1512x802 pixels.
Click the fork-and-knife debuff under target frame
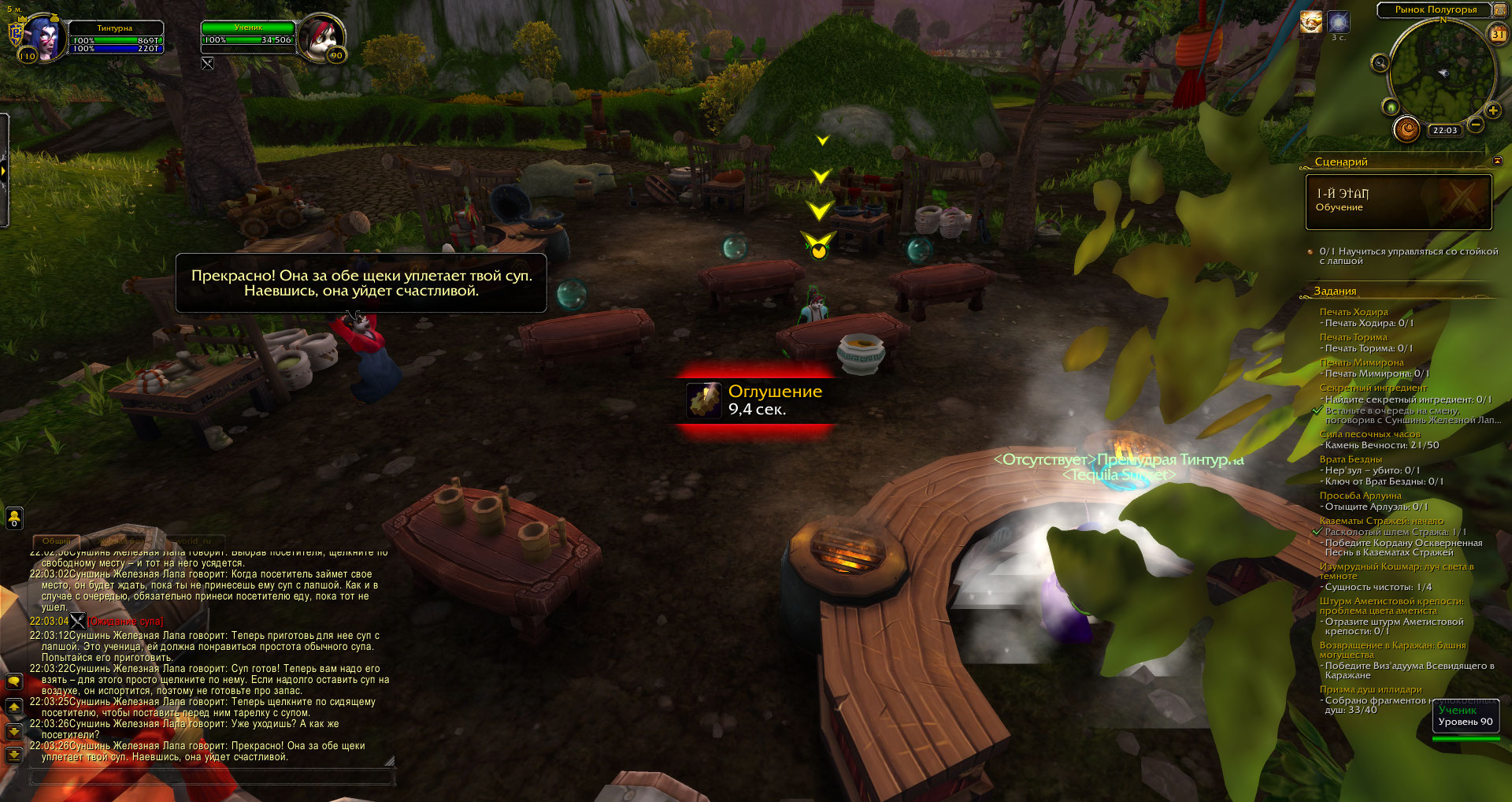coord(207,64)
